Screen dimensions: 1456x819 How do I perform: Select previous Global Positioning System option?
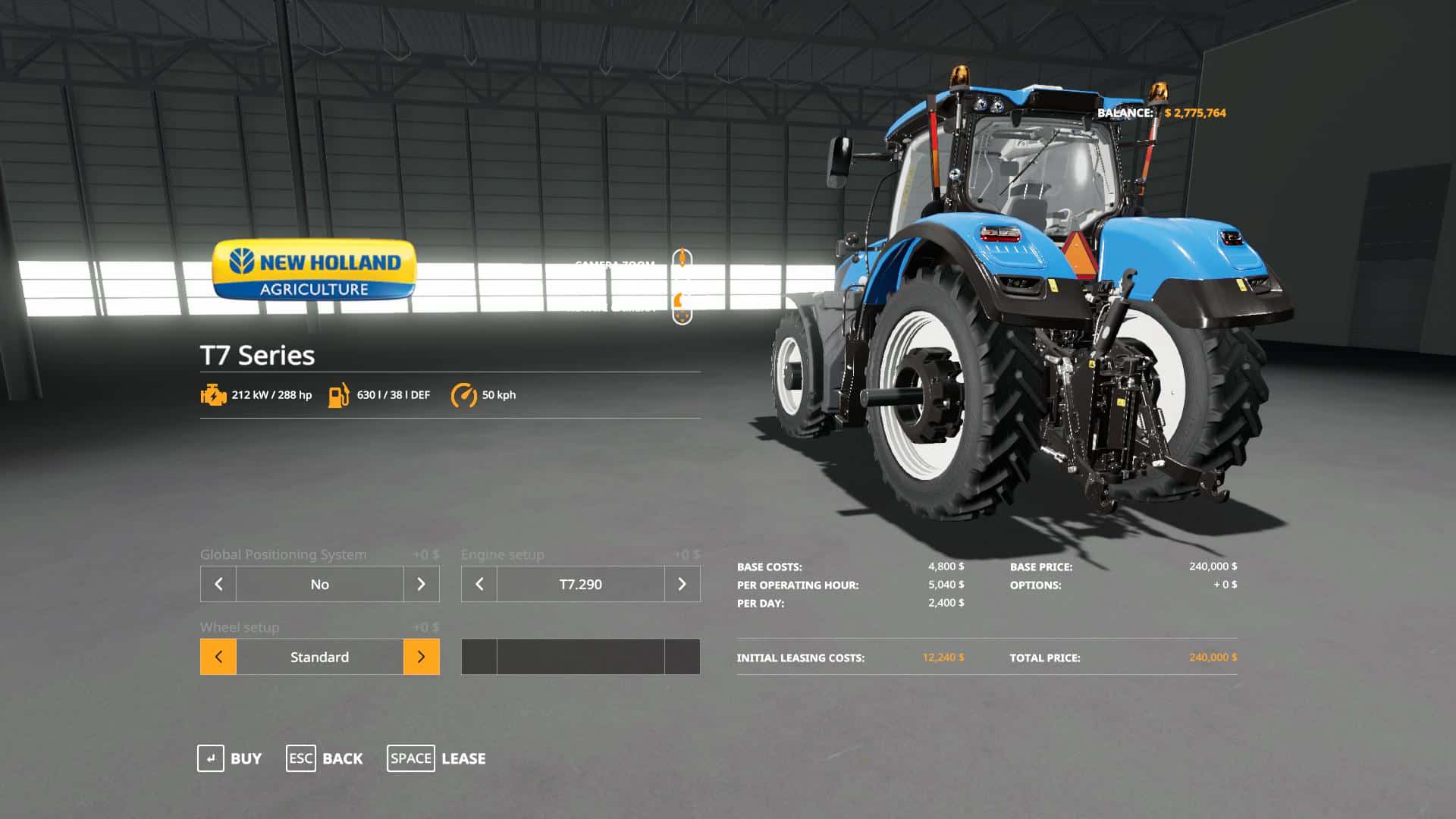(218, 584)
